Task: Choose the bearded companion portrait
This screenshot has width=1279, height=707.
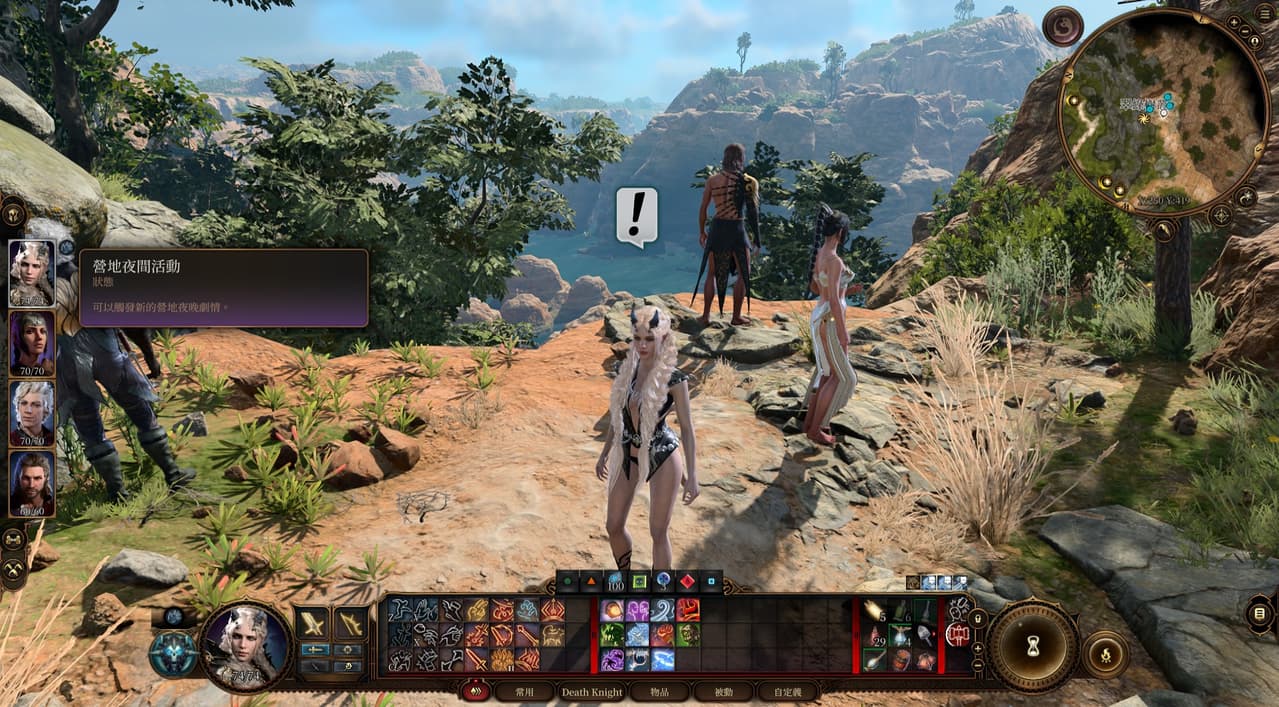Action: (32, 483)
